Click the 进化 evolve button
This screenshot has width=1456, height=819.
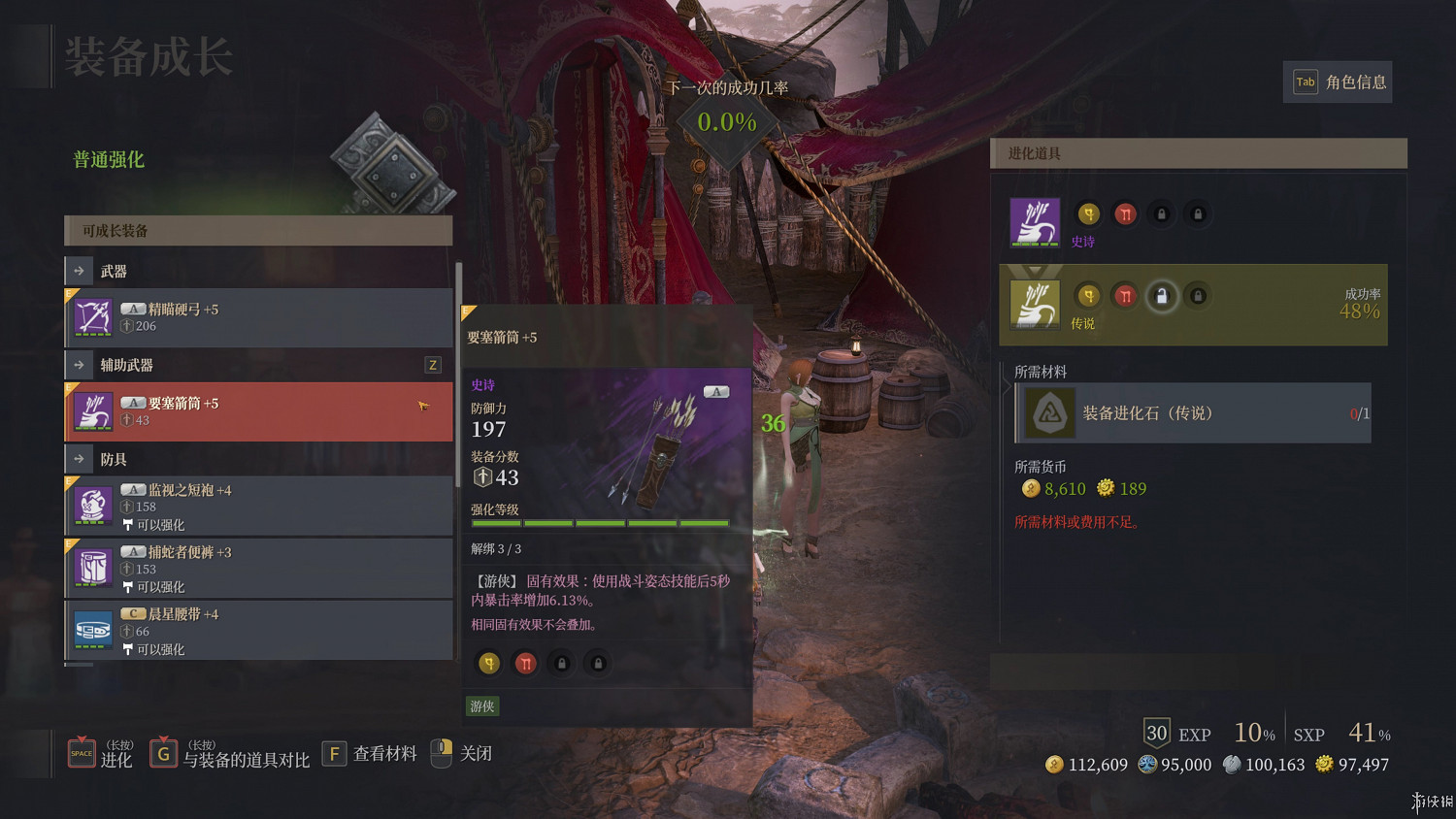pos(100,754)
